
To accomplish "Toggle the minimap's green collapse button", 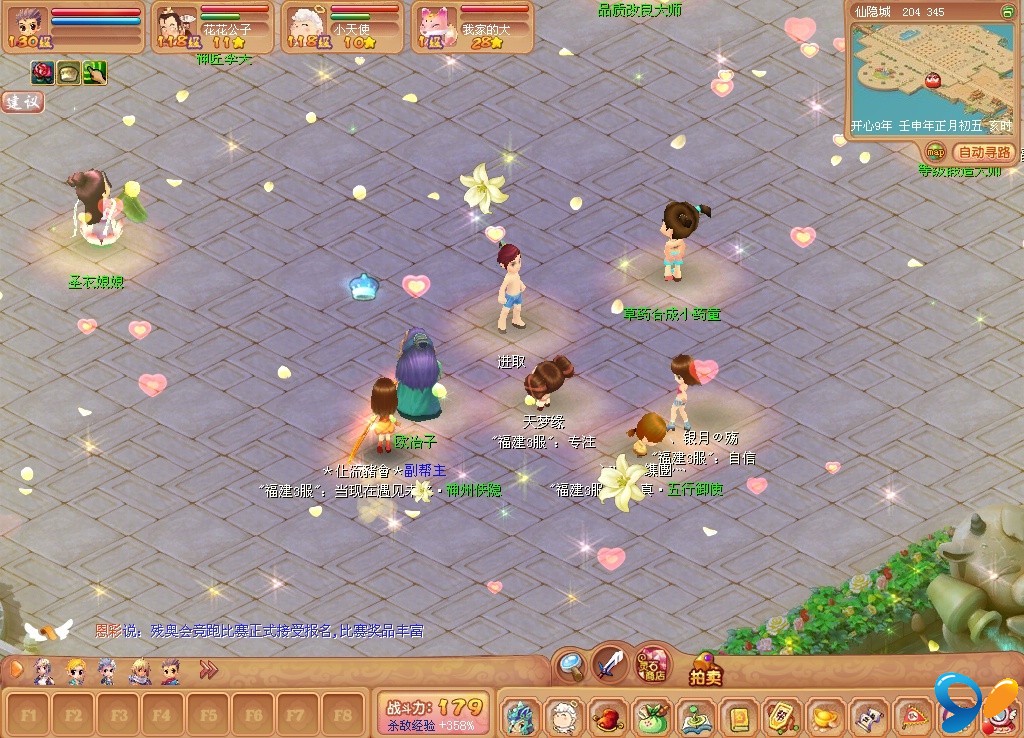I will 1007,11.
